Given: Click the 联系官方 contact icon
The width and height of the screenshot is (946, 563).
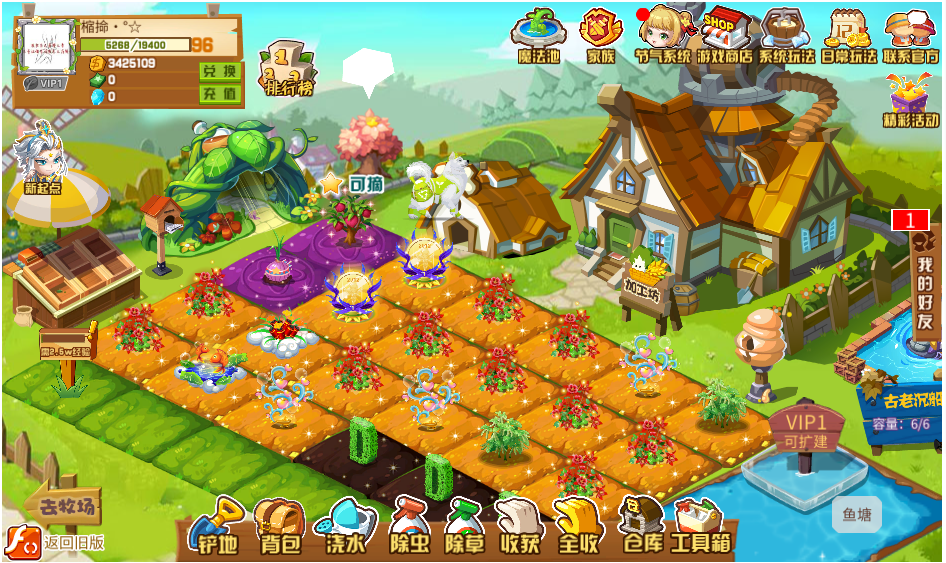Looking at the screenshot, I should coord(910,35).
